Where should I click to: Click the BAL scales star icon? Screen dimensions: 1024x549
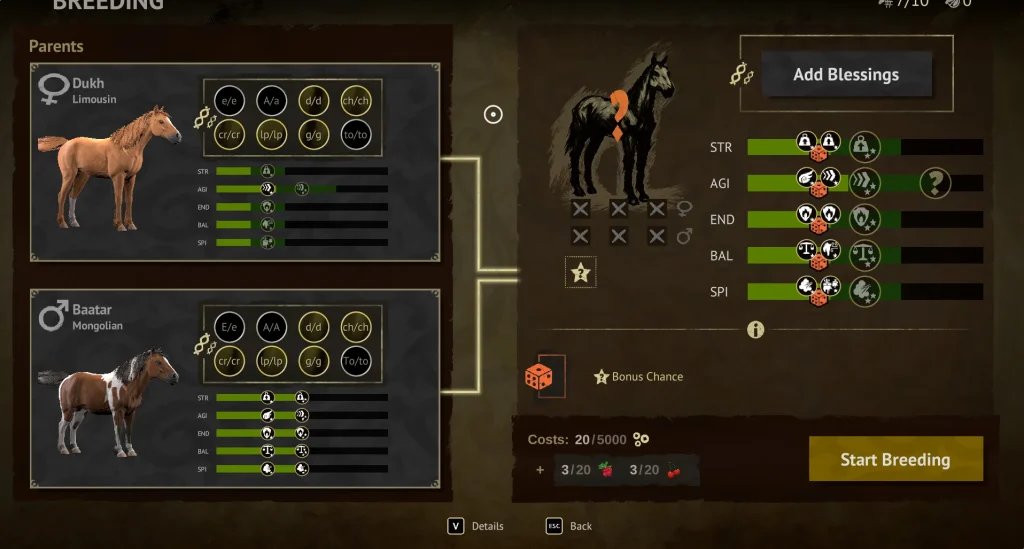[x=864, y=255]
